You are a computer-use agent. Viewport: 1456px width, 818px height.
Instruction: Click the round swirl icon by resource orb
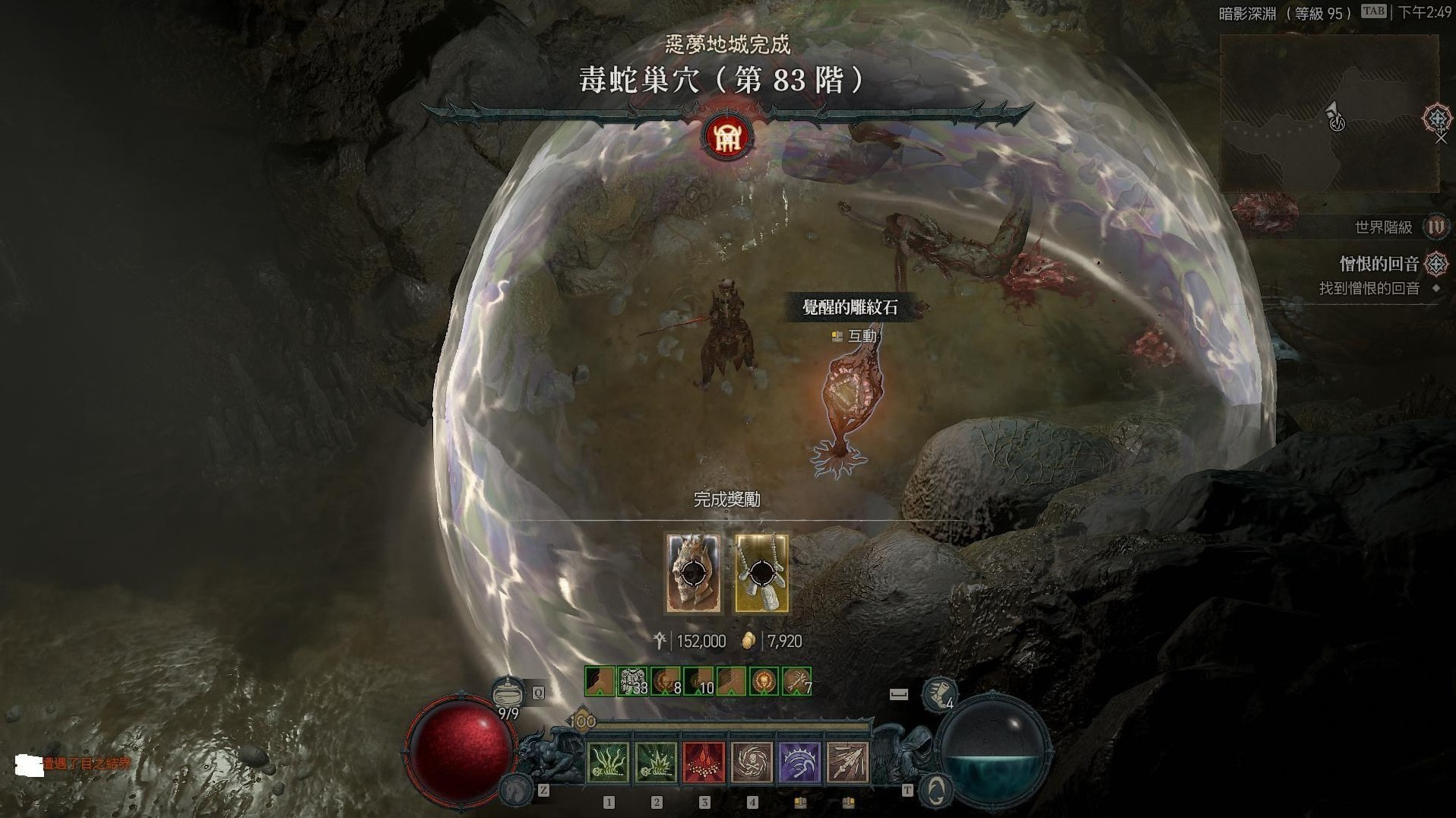936,789
